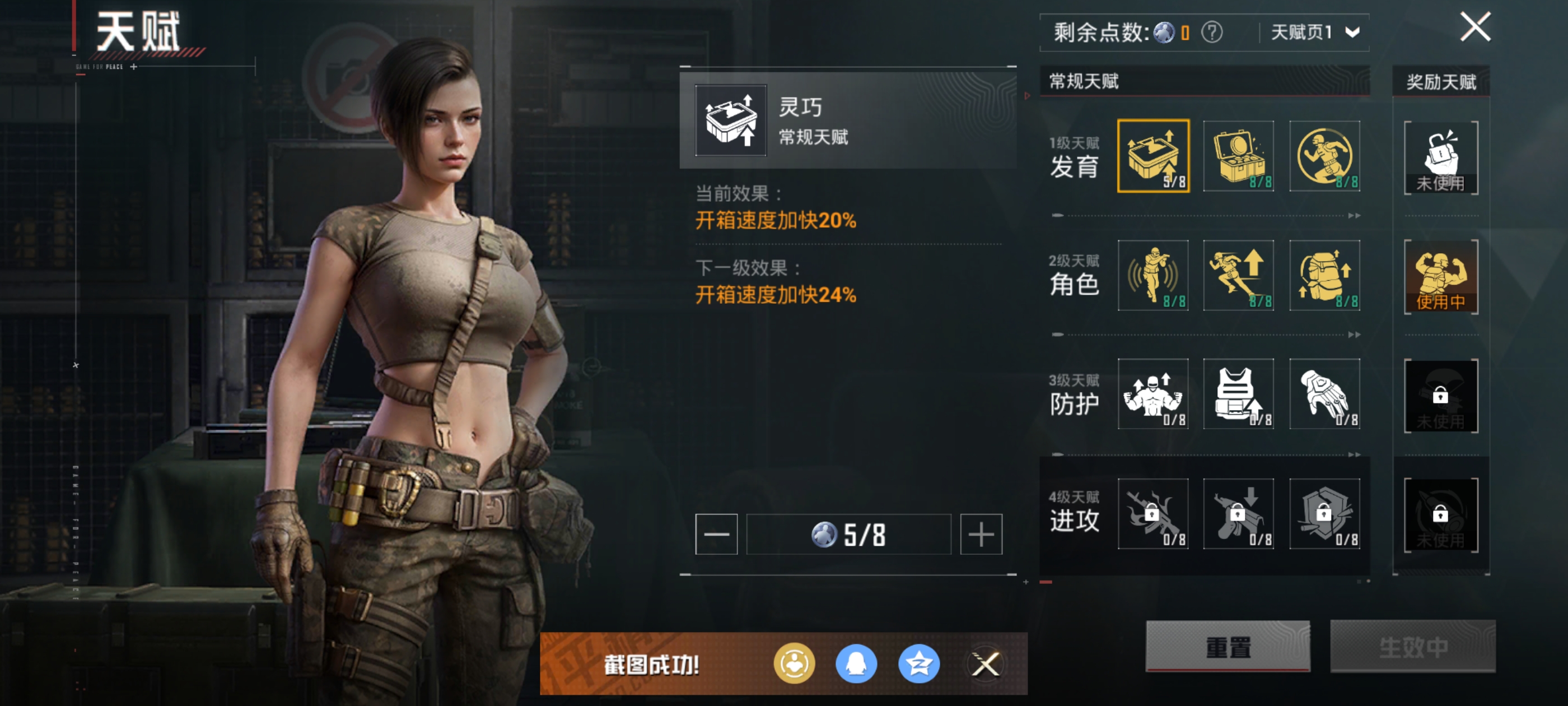Screen dimensions: 1568x706
Task: Click the question mark help icon
Action: tap(1211, 32)
